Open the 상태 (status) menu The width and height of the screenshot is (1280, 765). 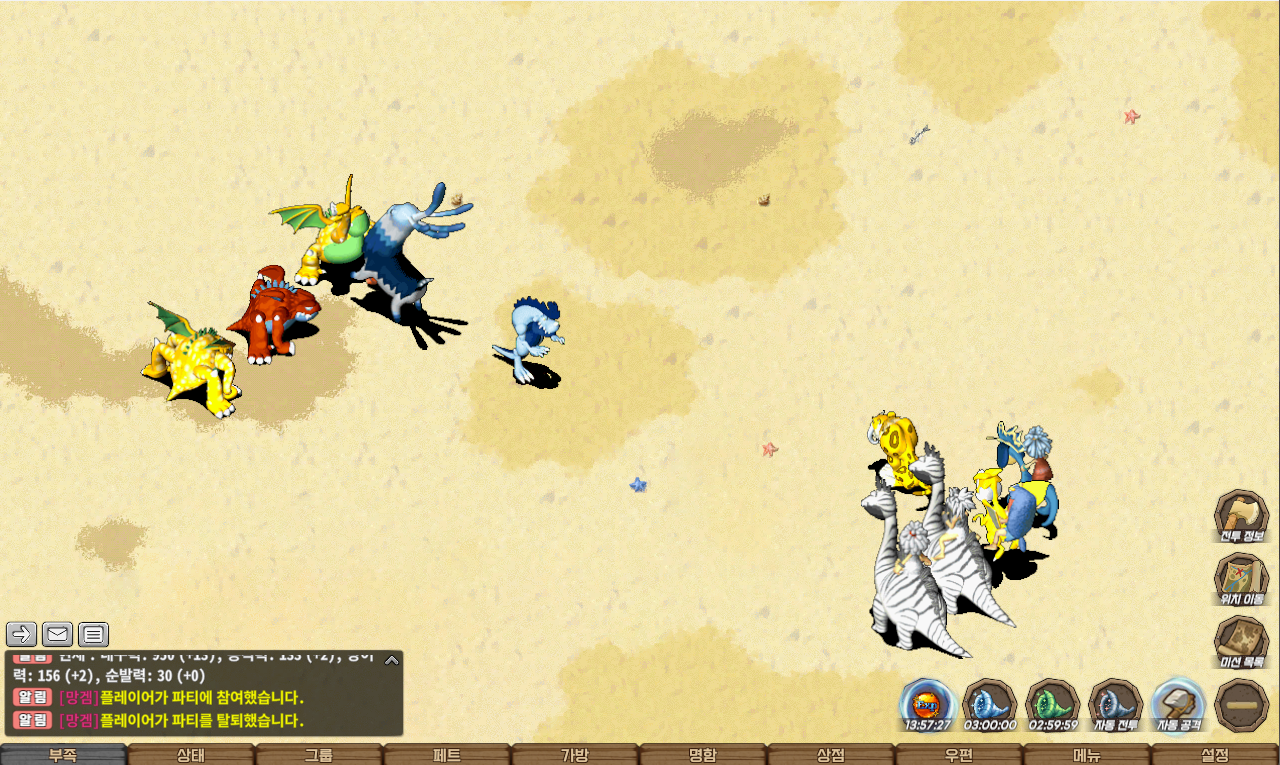click(191, 755)
